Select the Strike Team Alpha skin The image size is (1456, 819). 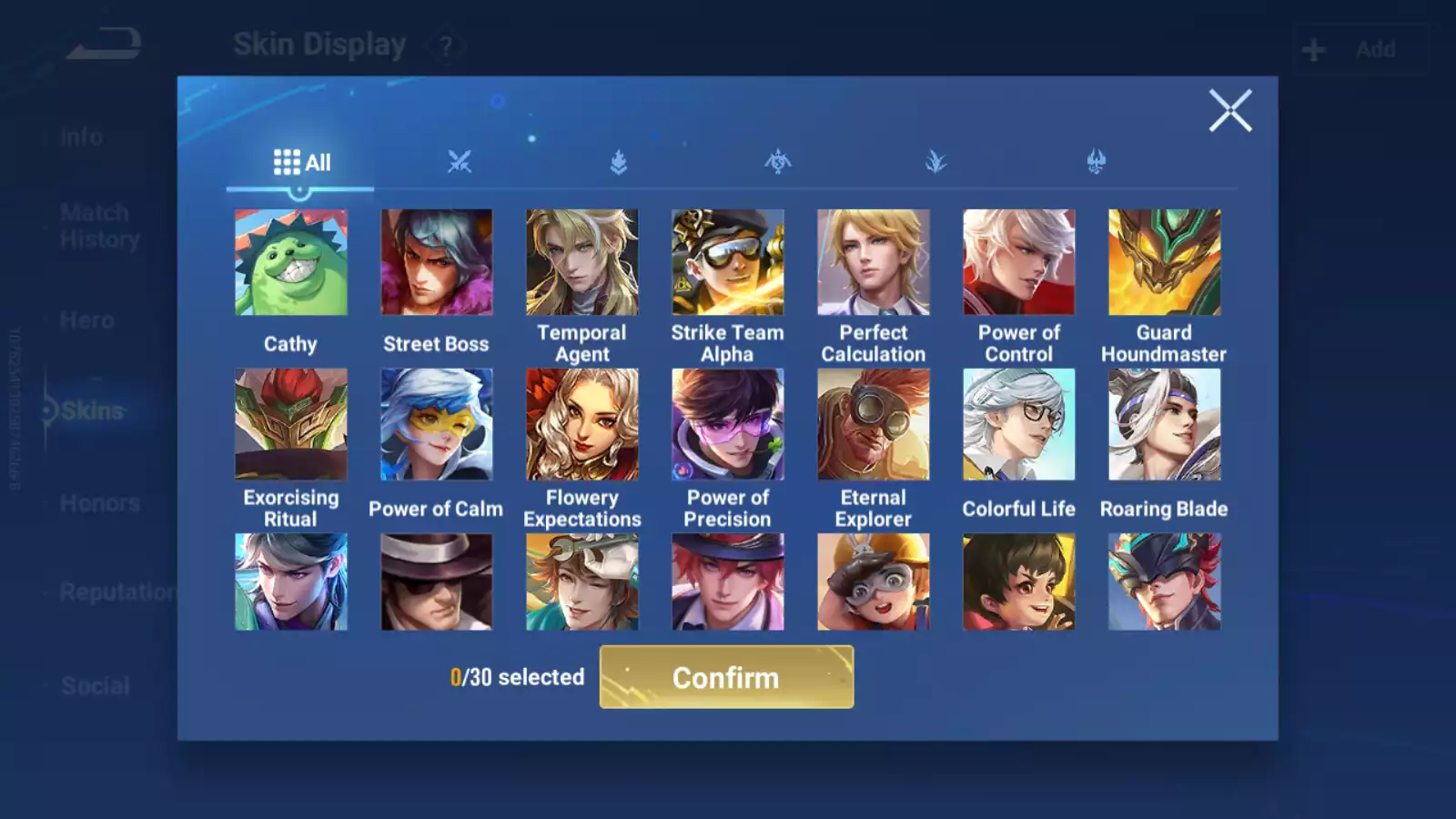728,263
